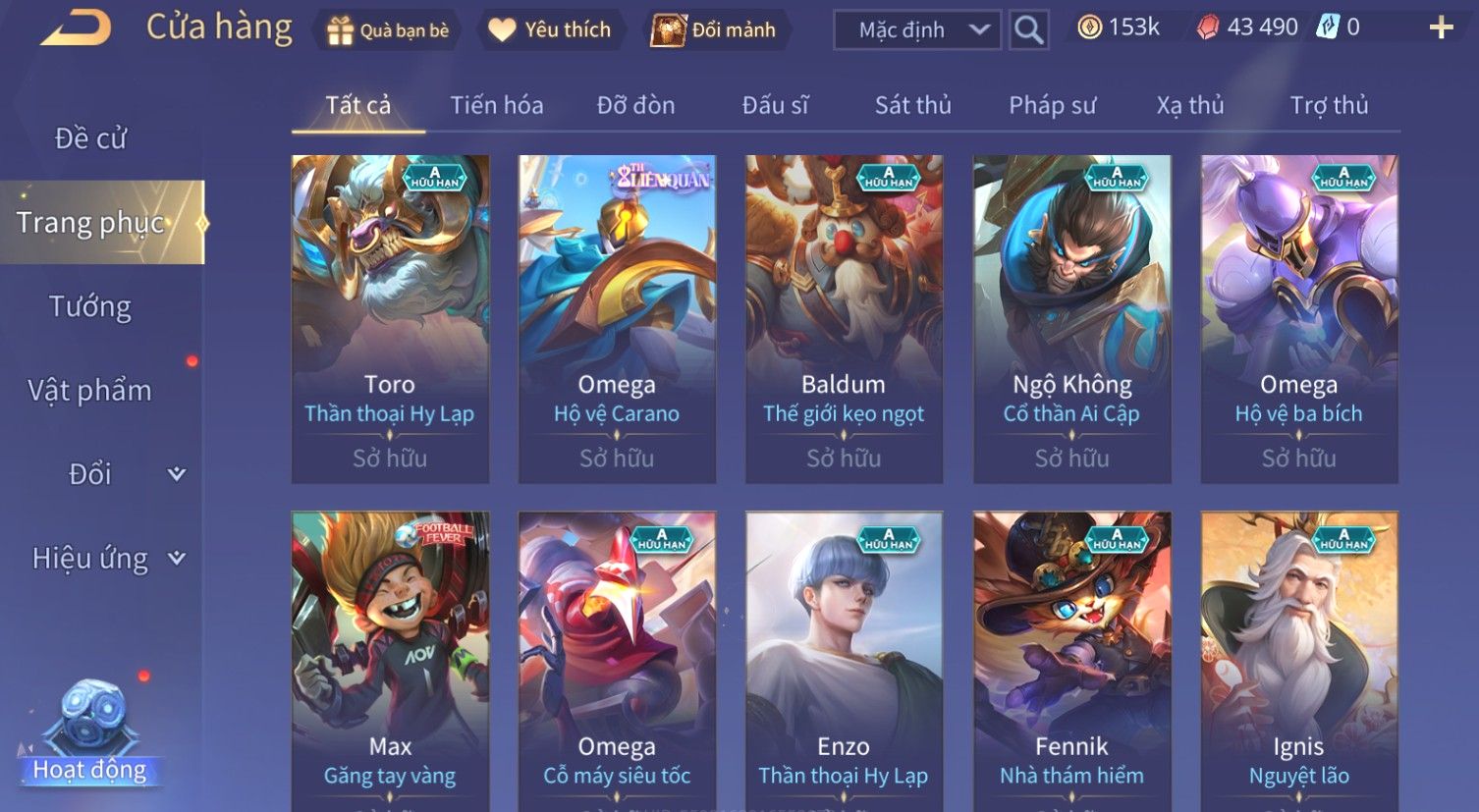Open the Đề cử menu entry
Viewport: 1479px width, 812px height.
[x=90, y=138]
